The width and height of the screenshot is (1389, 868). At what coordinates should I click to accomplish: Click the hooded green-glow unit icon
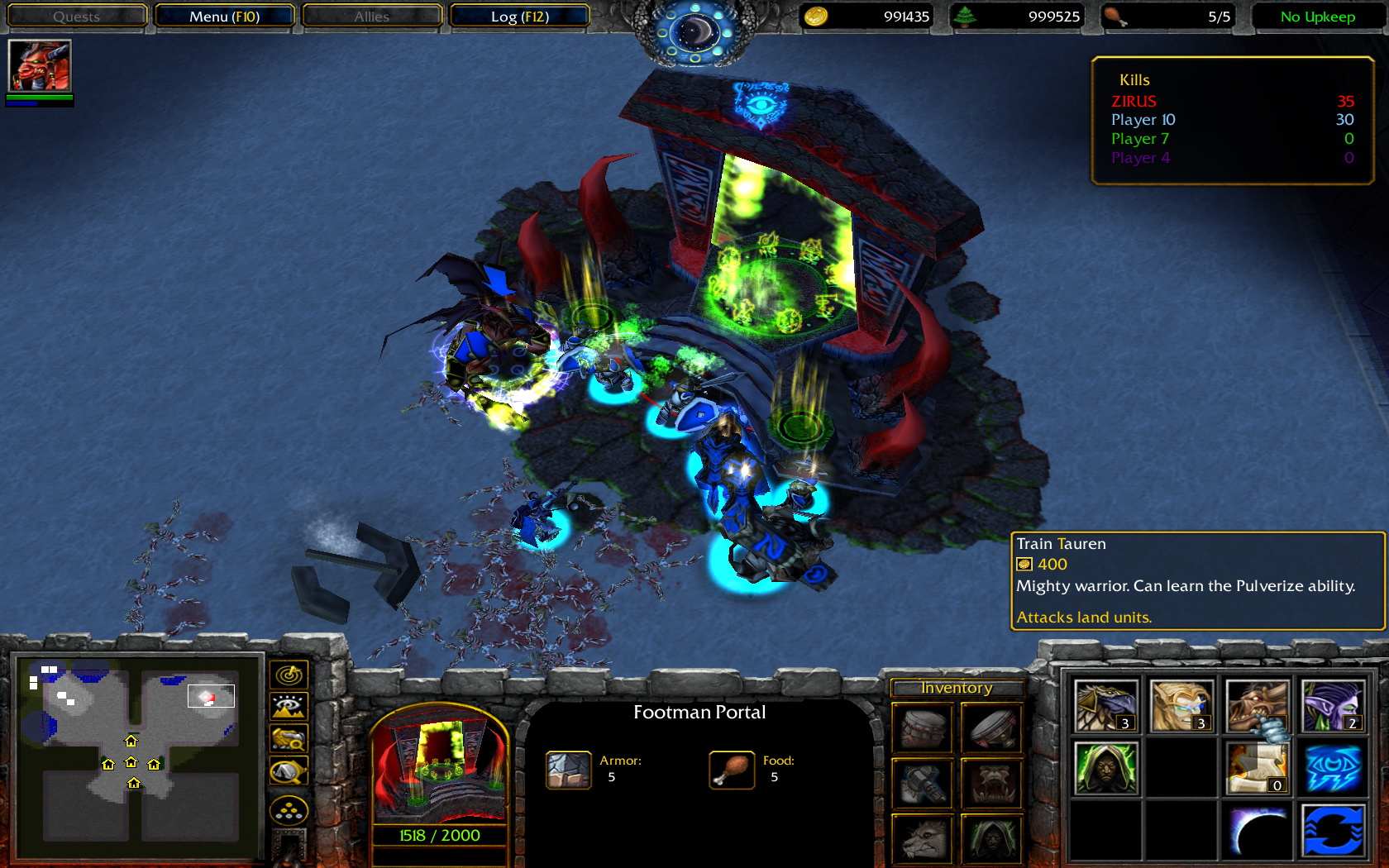point(1106,769)
